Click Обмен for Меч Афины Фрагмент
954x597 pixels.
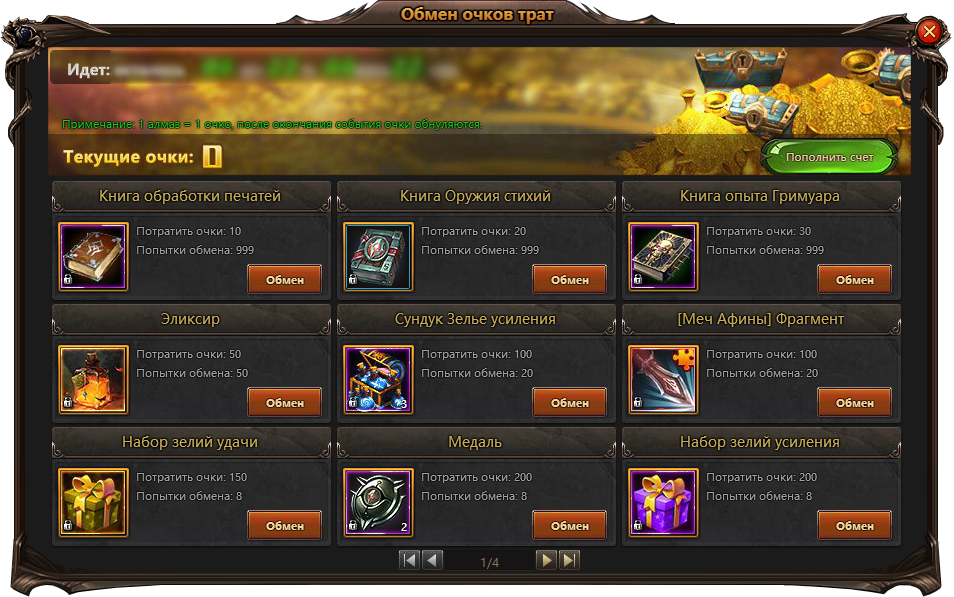pyautogui.click(x=854, y=403)
